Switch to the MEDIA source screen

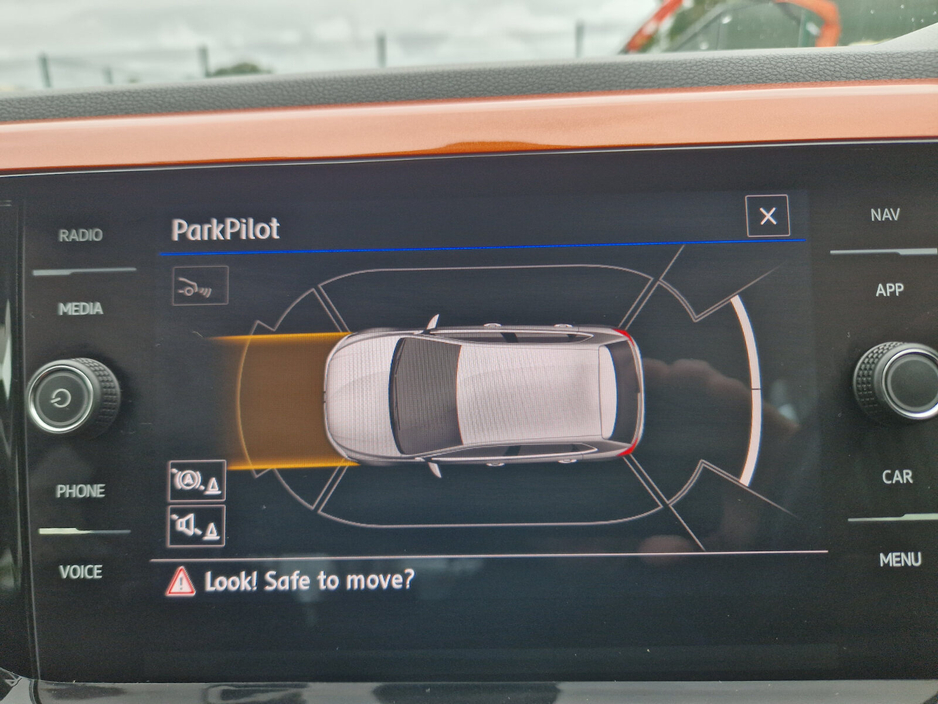80,309
